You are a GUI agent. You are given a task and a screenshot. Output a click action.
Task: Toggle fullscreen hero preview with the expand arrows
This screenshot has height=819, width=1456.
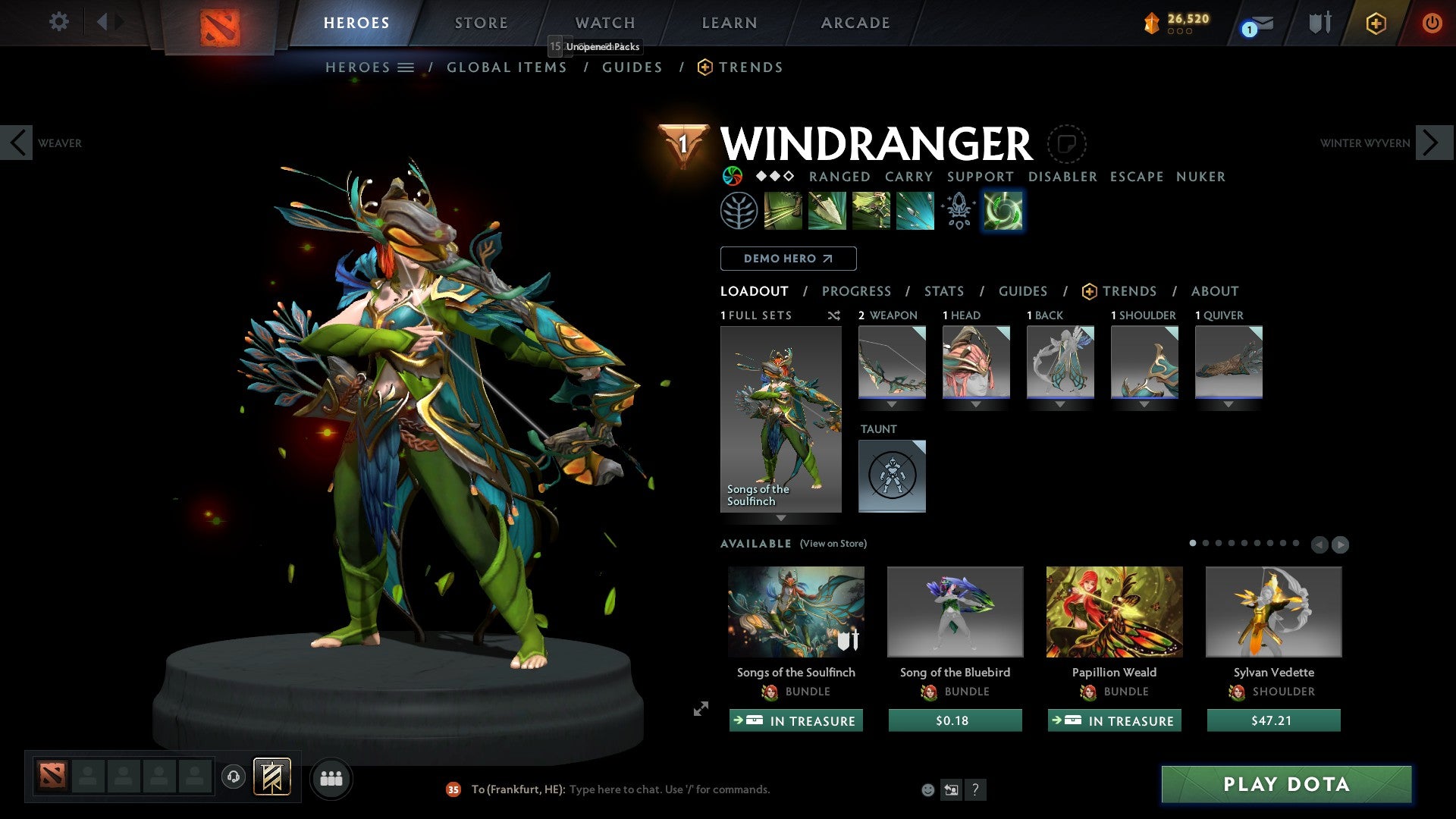[x=699, y=710]
